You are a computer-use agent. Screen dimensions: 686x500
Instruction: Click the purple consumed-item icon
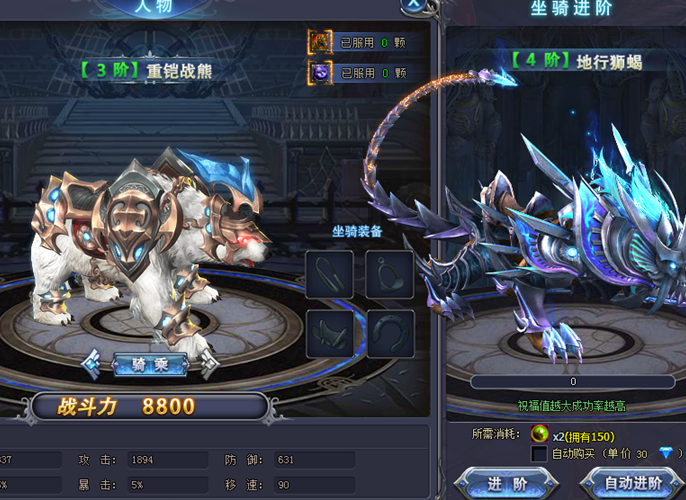point(319,72)
